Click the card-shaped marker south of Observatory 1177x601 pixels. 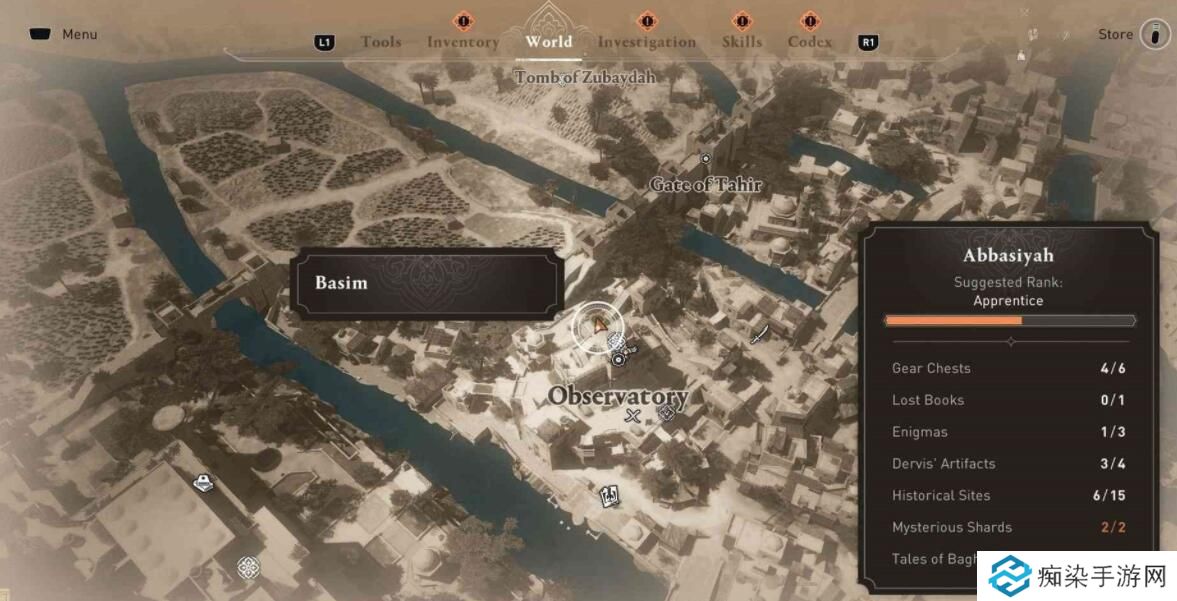pos(608,495)
